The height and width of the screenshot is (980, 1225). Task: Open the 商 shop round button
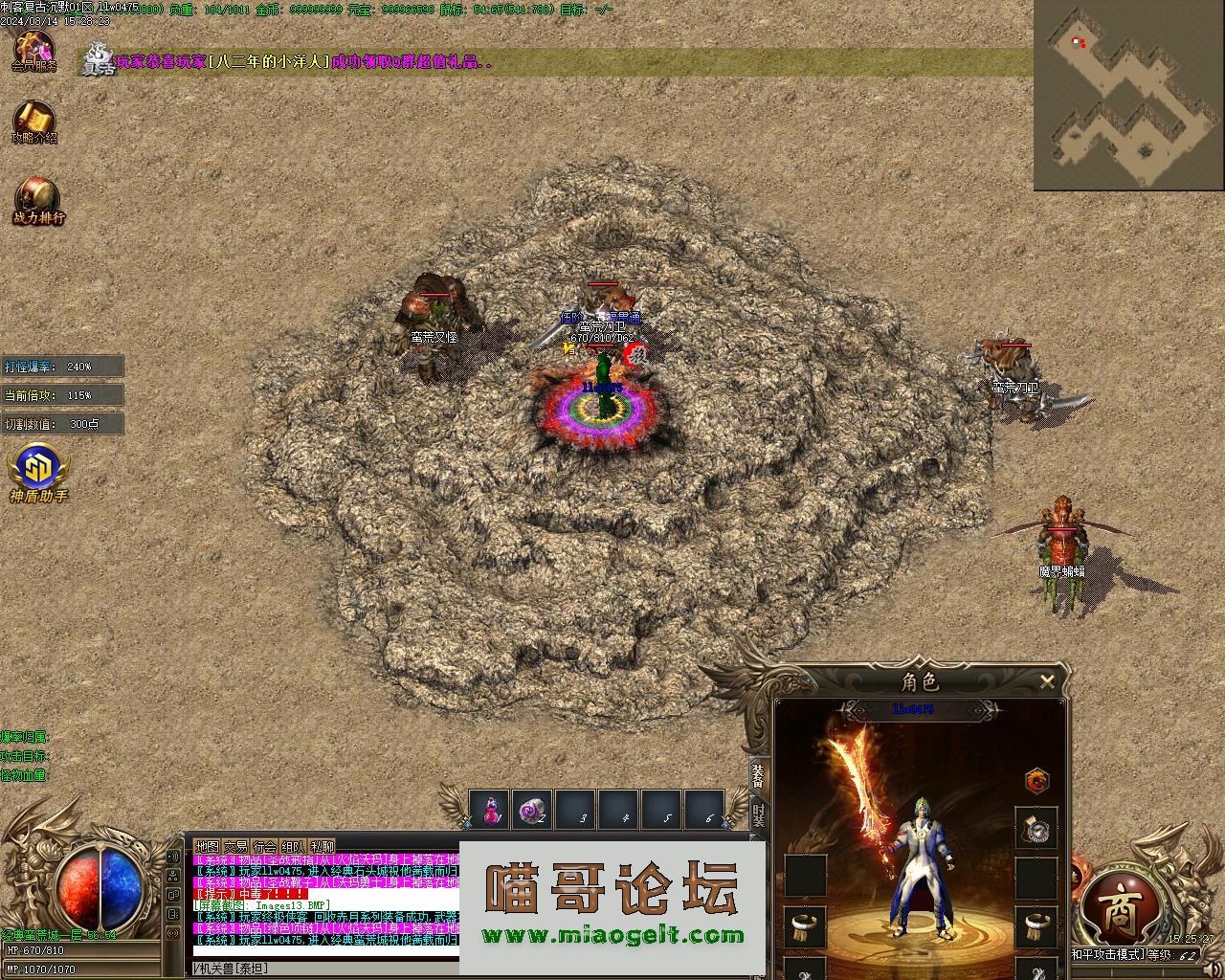[x=1120, y=912]
